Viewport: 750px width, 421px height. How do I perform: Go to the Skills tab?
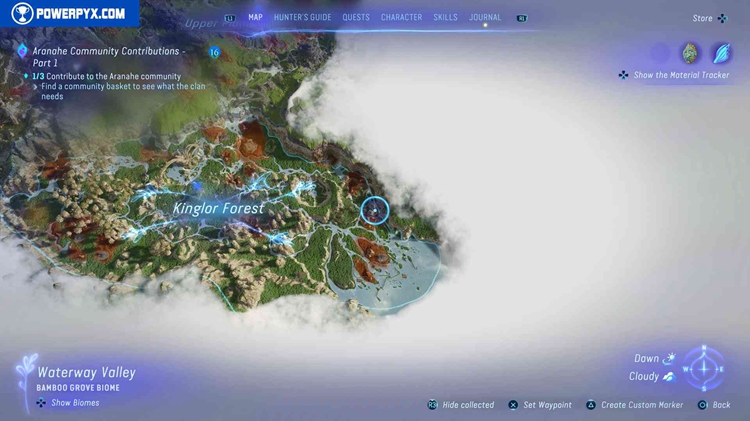click(445, 17)
